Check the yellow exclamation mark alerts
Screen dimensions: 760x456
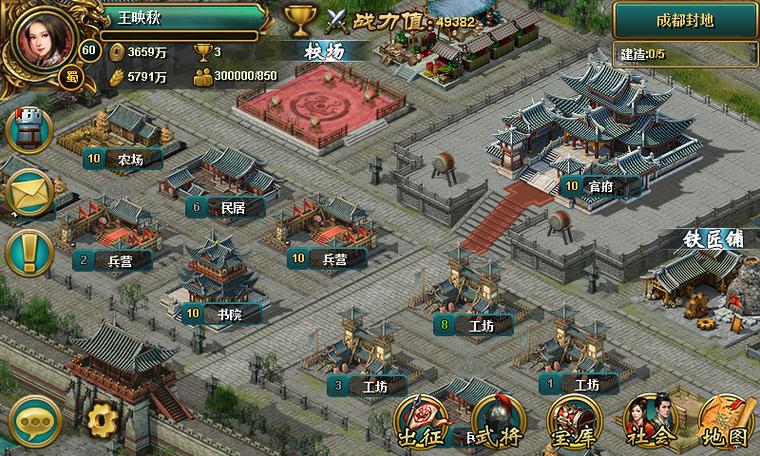[x=30, y=252]
